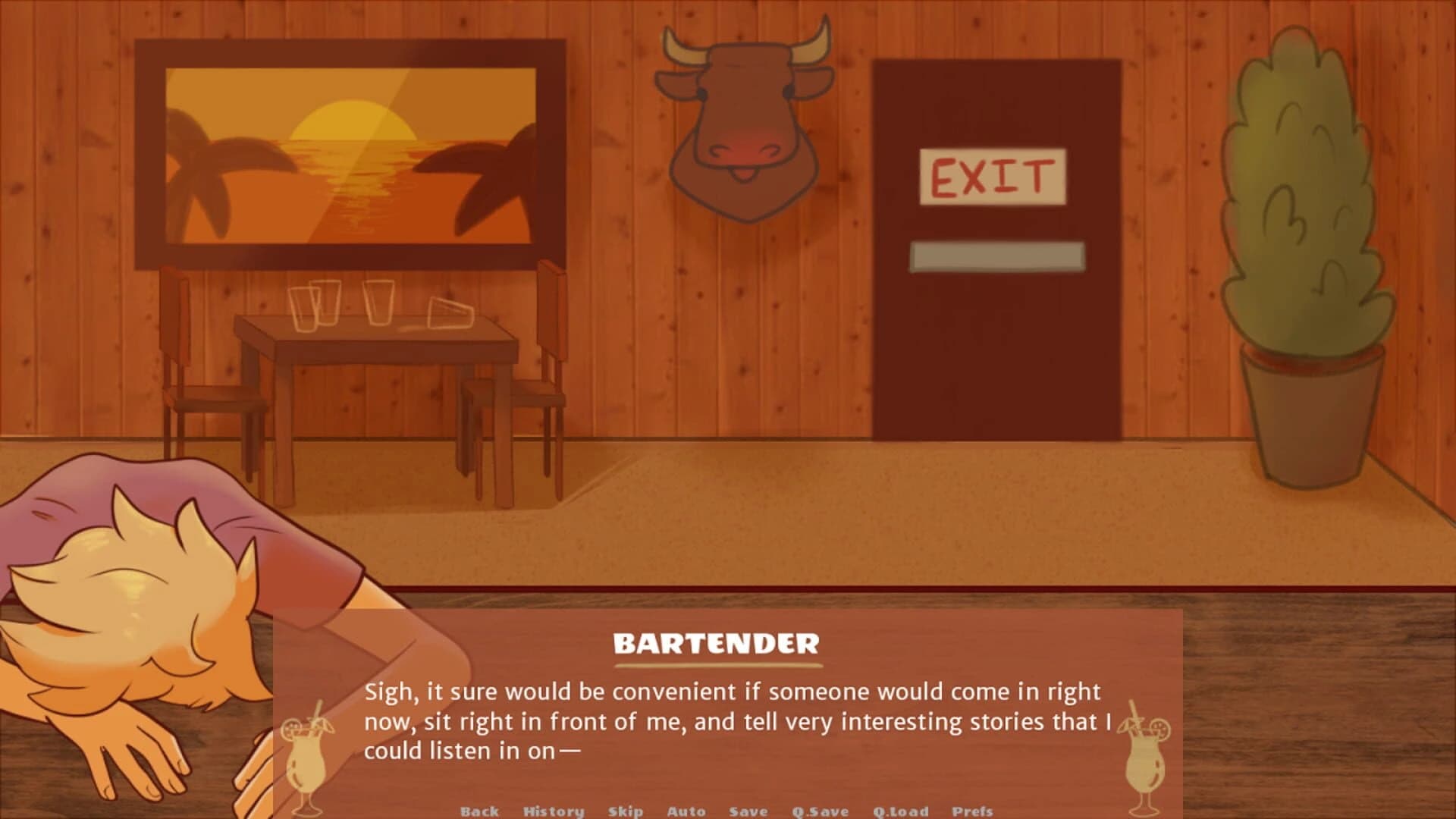Enable Auto text advance
Viewport: 1456px width, 819px height.
(x=686, y=811)
